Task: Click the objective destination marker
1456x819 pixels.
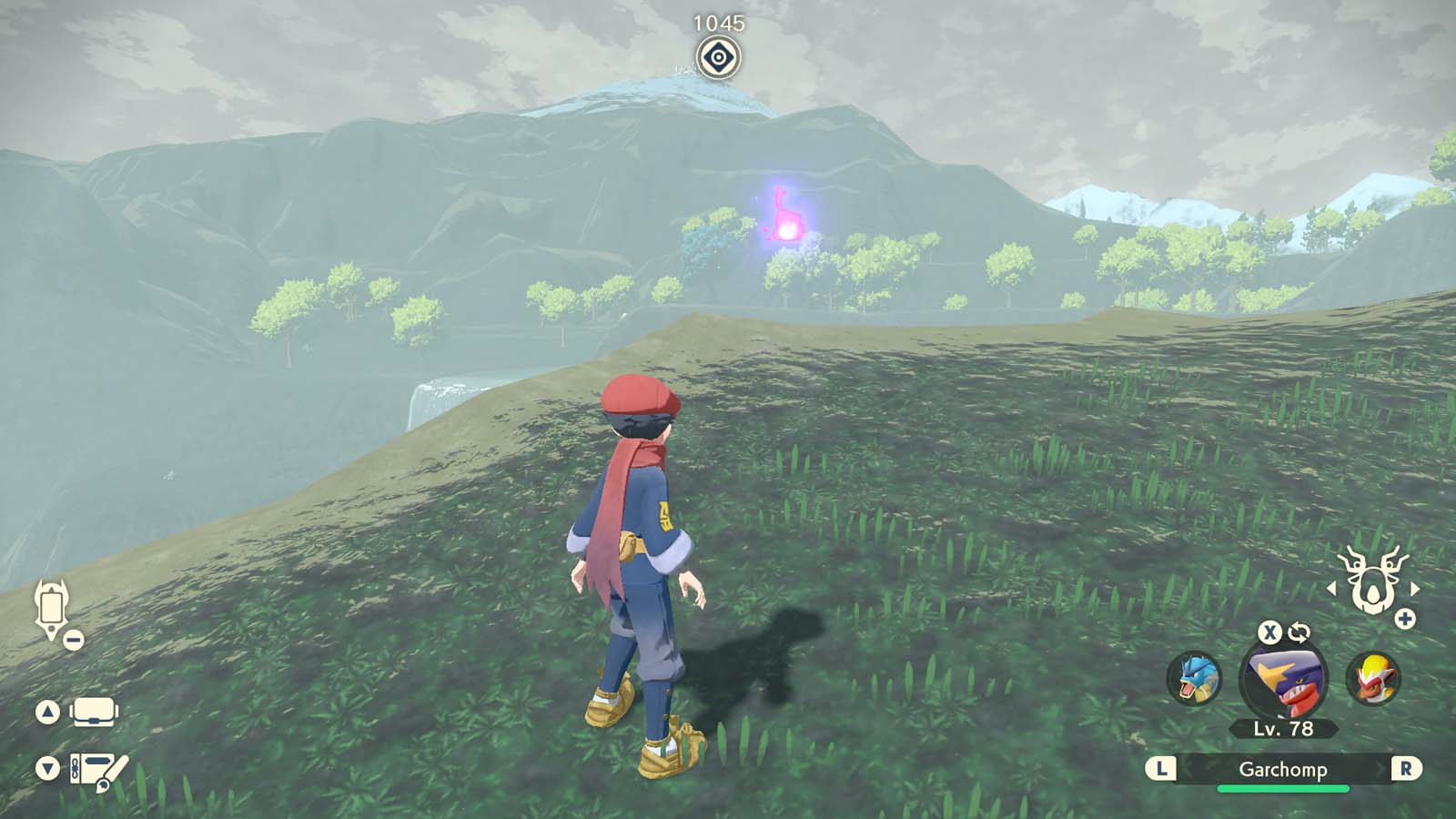Action: pyautogui.click(x=720, y=57)
